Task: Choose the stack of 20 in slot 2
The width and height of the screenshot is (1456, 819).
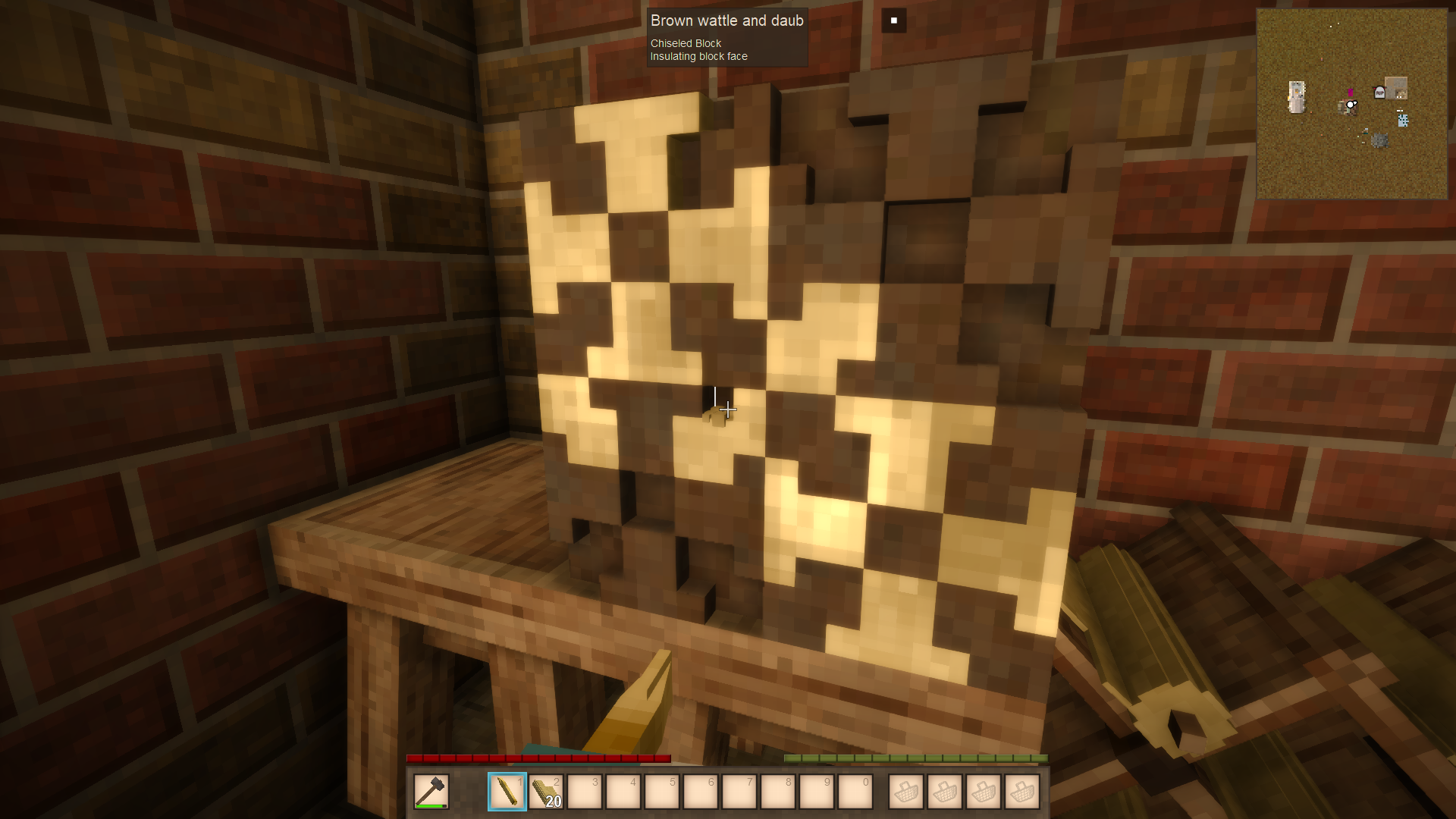Action: [x=546, y=792]
